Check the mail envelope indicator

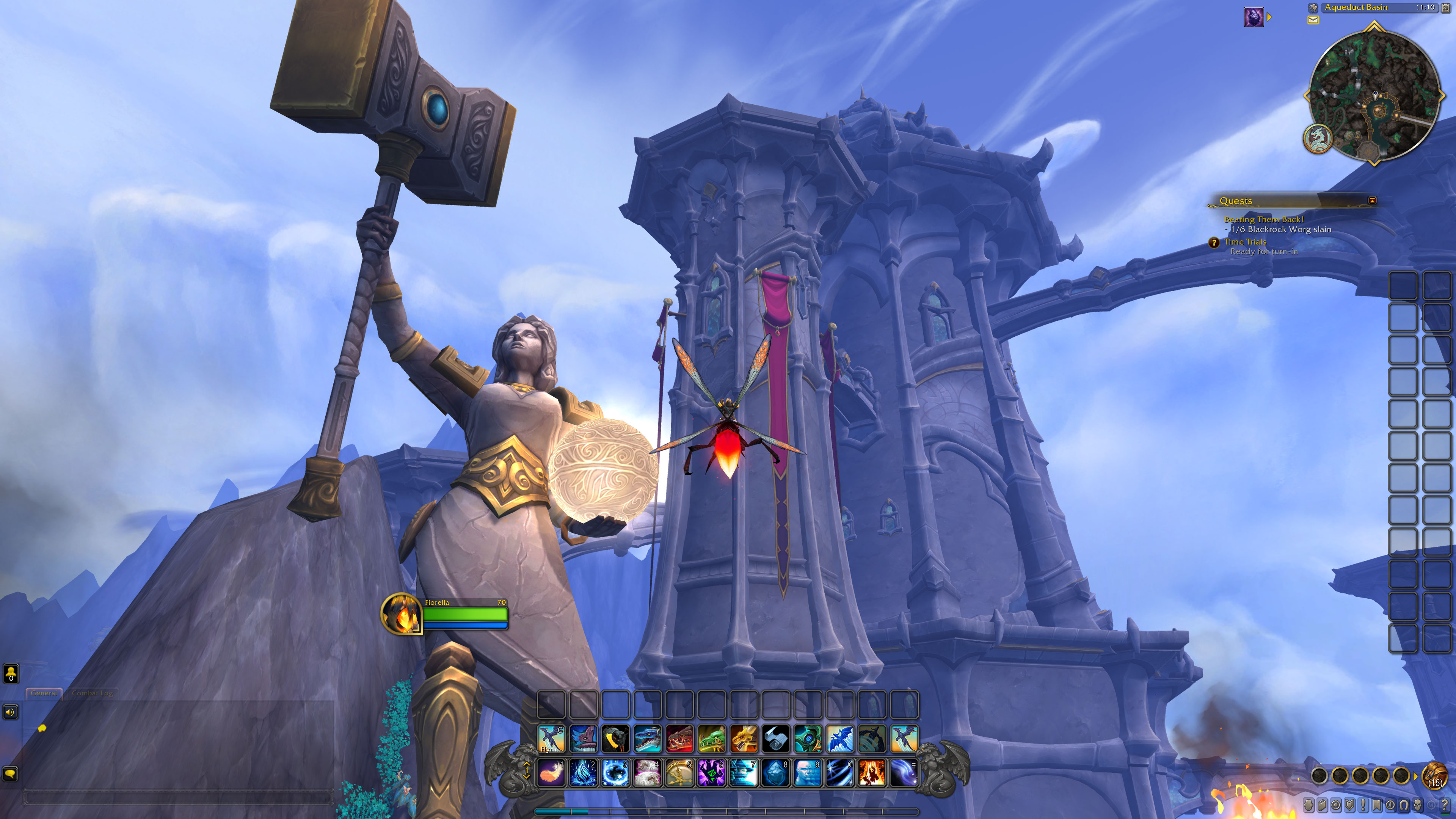tap(1313, 20)
